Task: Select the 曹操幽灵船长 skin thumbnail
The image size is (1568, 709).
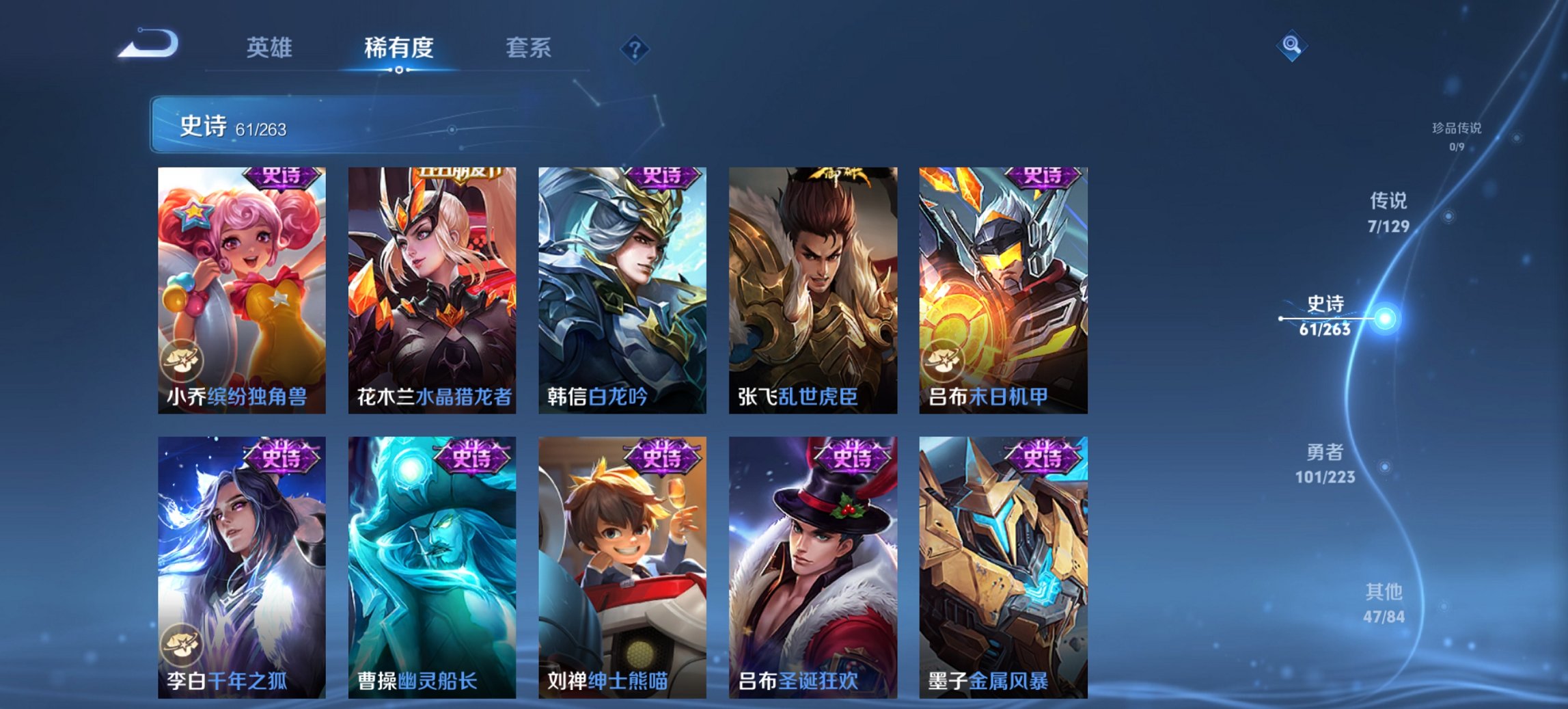Action: click(x=432, y=567)
